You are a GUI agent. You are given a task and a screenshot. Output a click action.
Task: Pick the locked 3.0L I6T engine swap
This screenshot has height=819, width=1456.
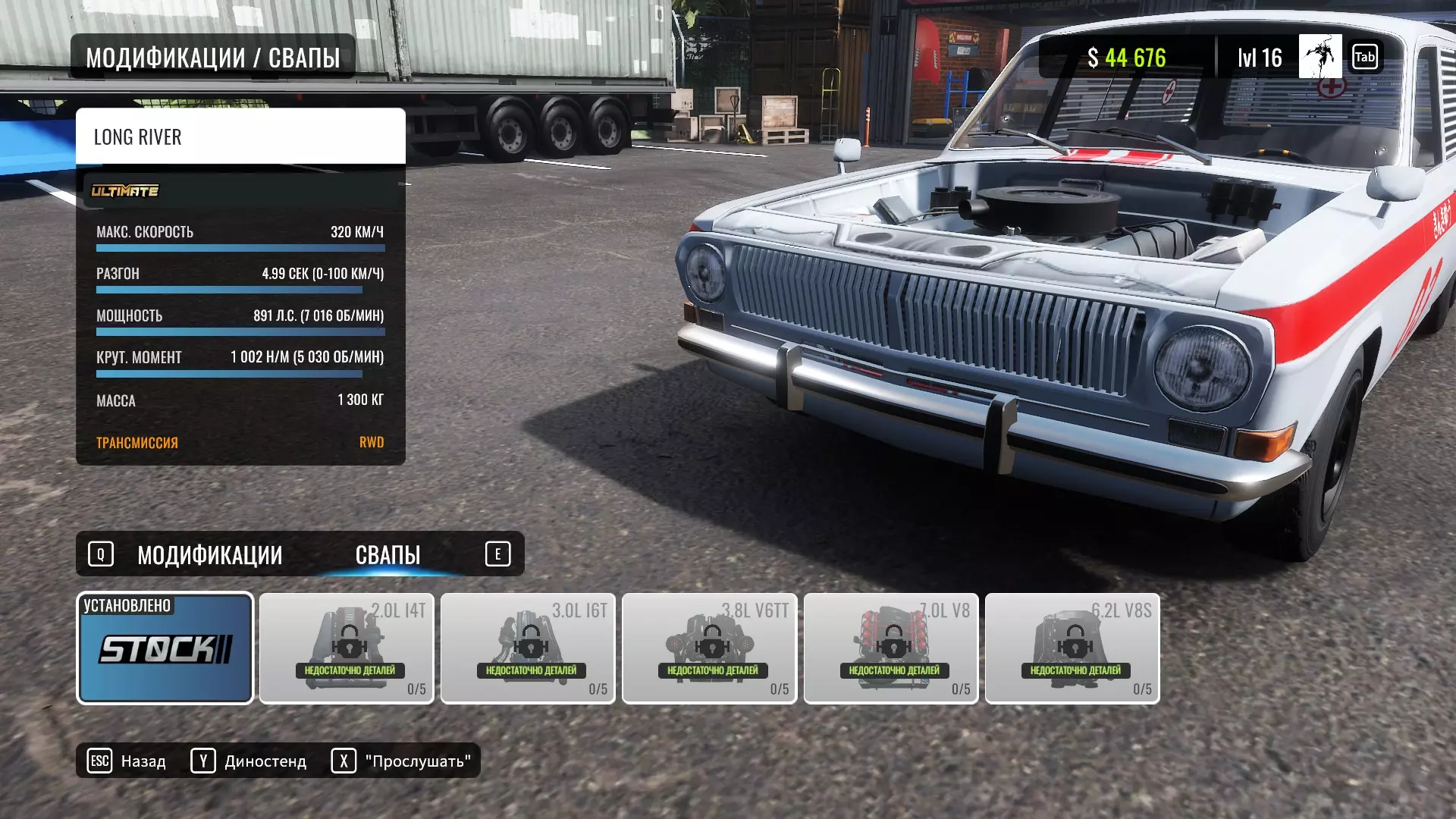[x=528, y=648]
